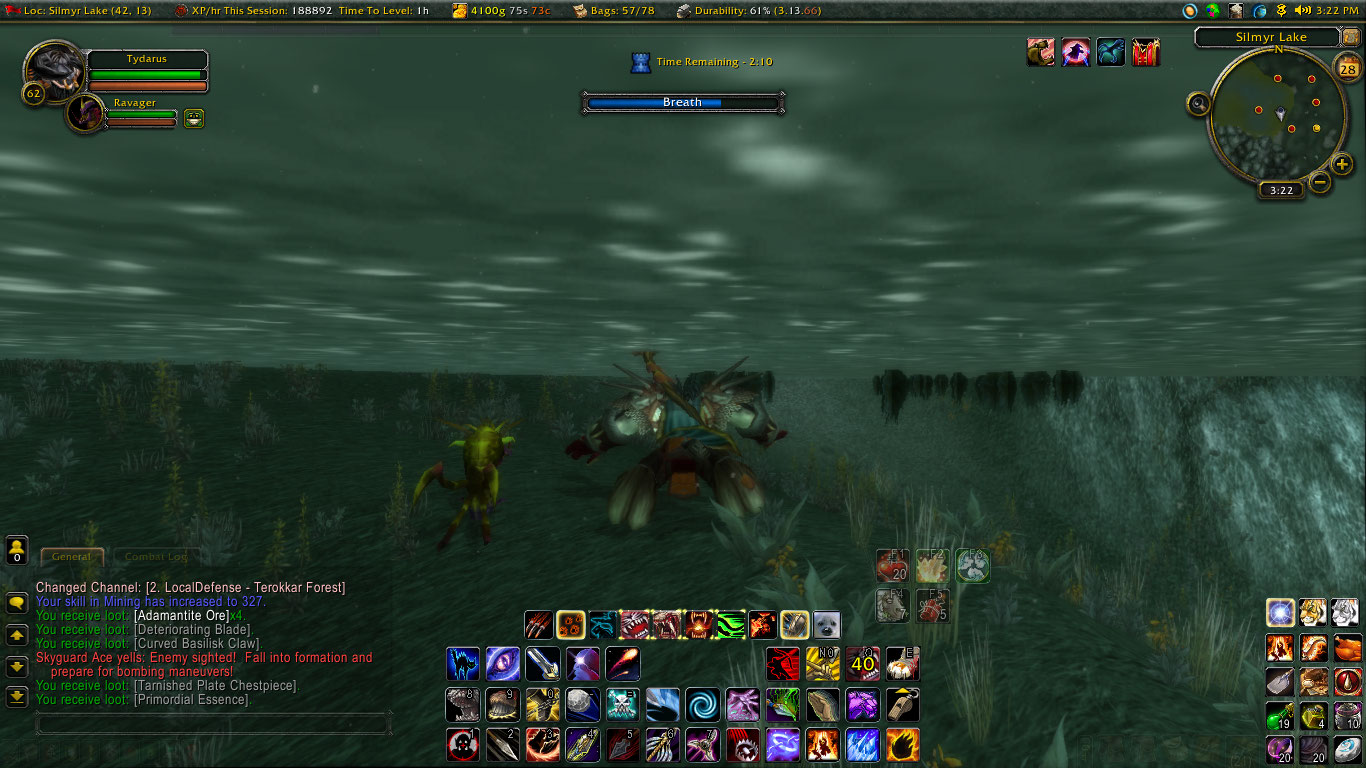Toggle auto-cast on the green claw swipe ability
Viewport: 1366px width, 768px height.
coord(730,625)
